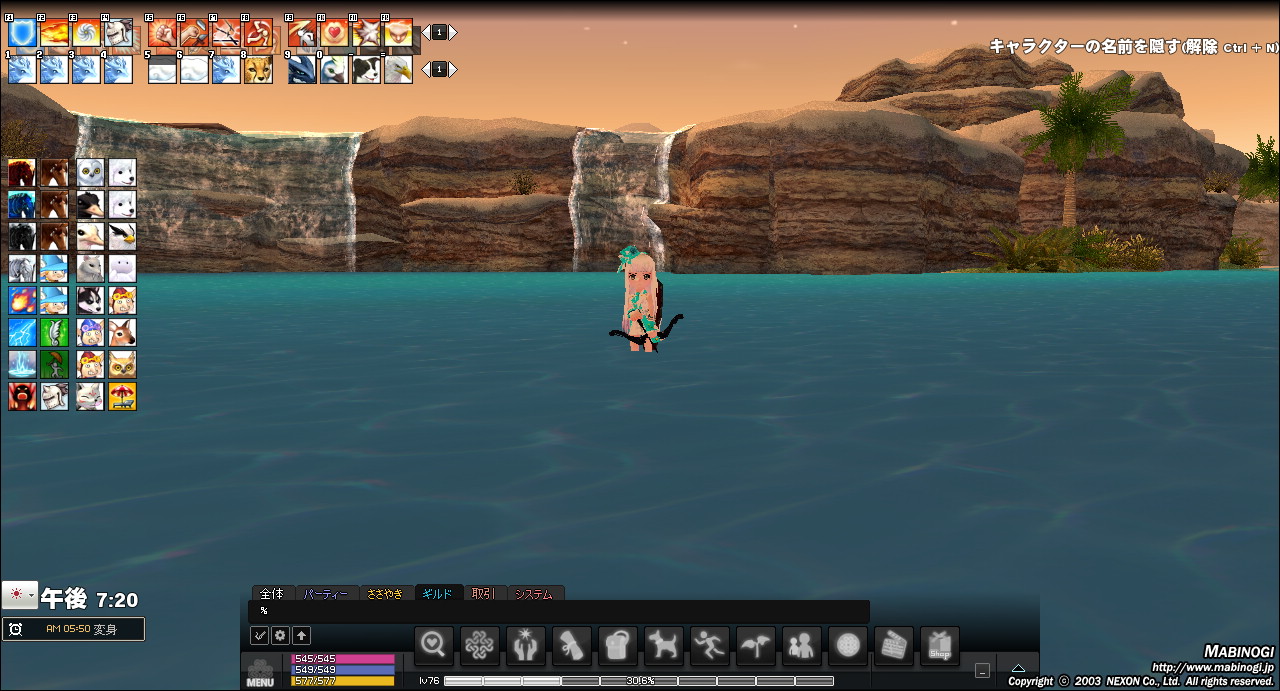1280x691 pixels.
Task: Open the pet dog menu button
Action: pyautogui.click(x=664, y=645)
